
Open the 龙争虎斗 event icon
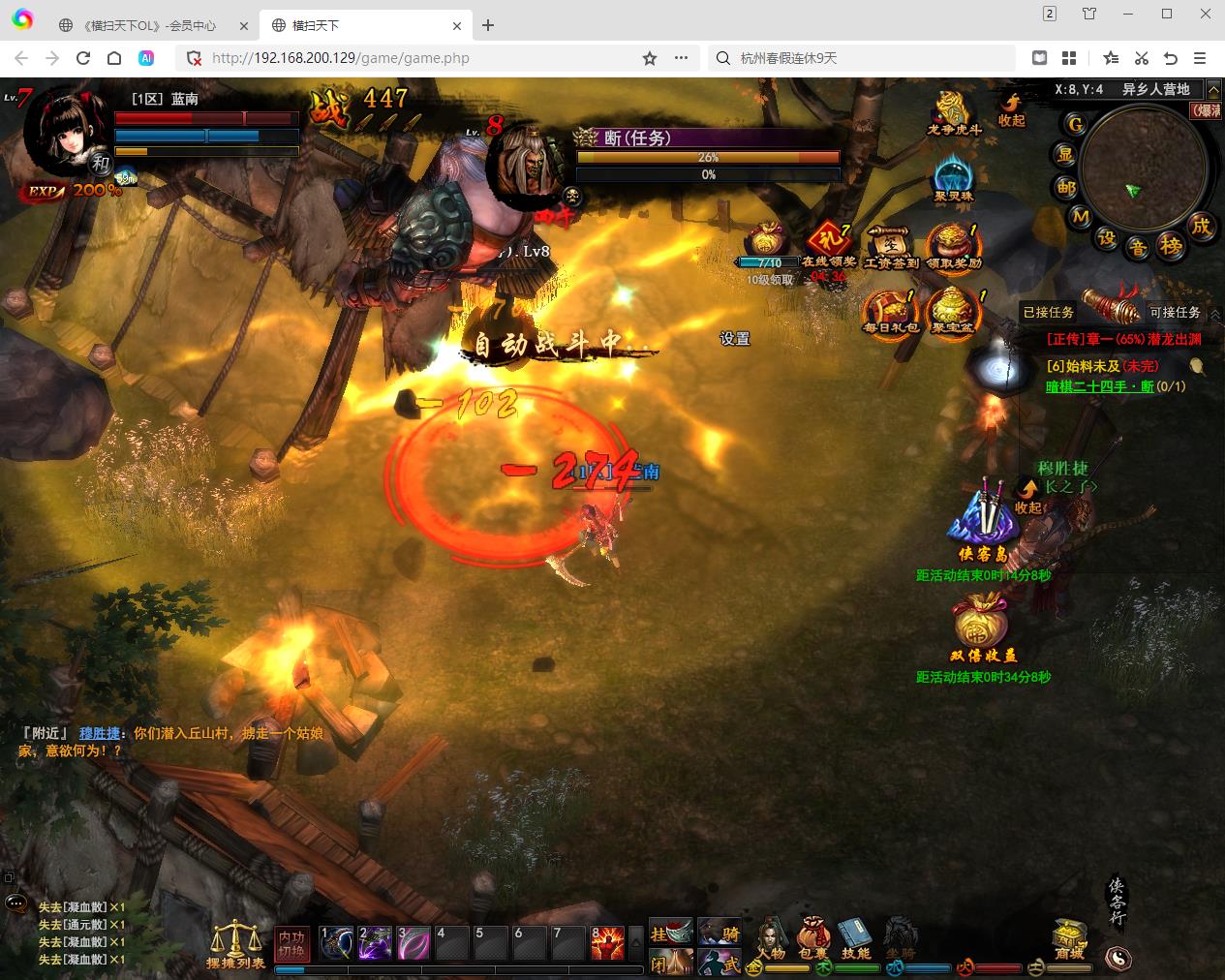[953, 113]
